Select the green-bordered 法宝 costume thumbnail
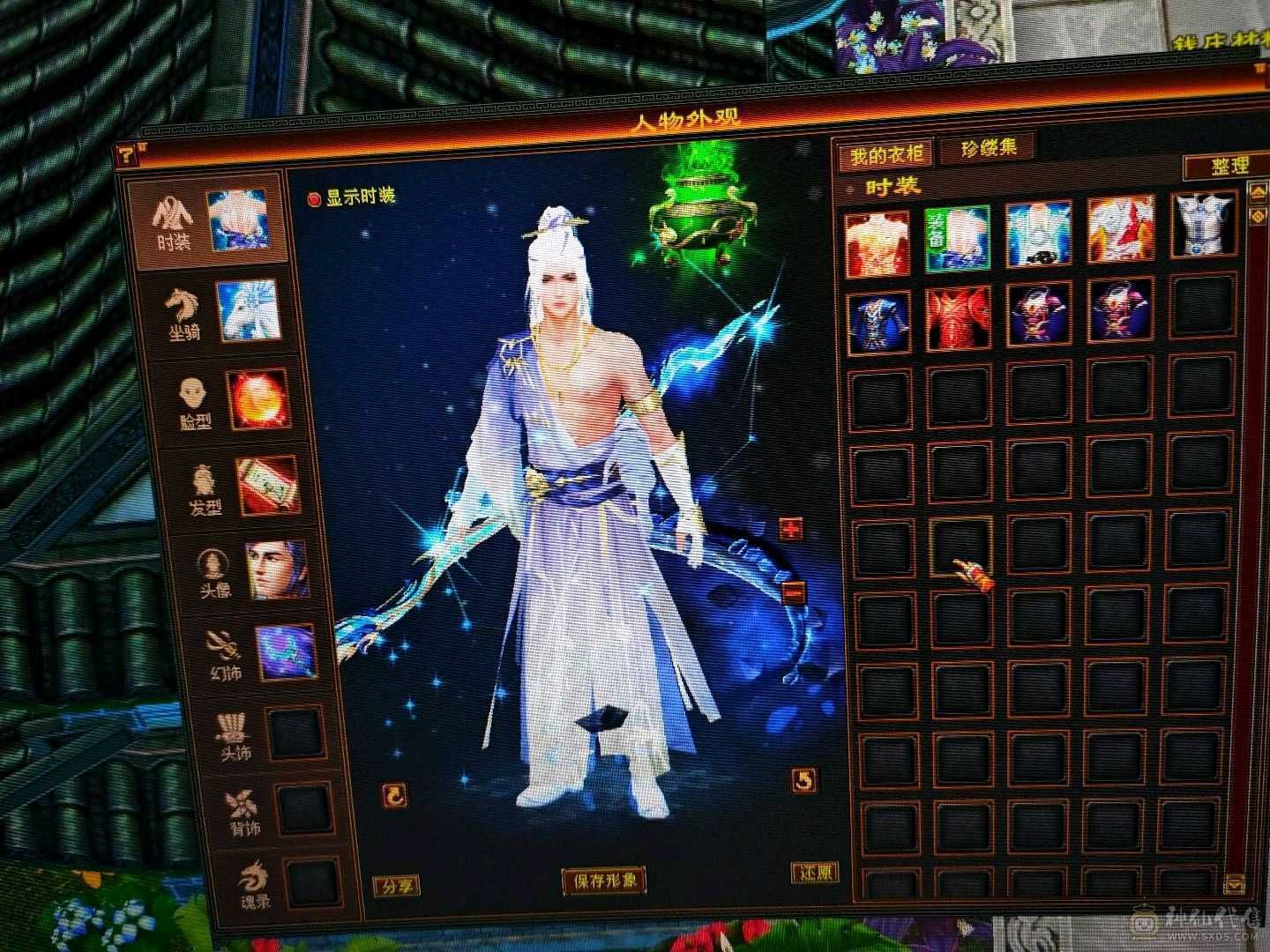The height and width of the screenshot is (952, 1270). click(960, 236)
